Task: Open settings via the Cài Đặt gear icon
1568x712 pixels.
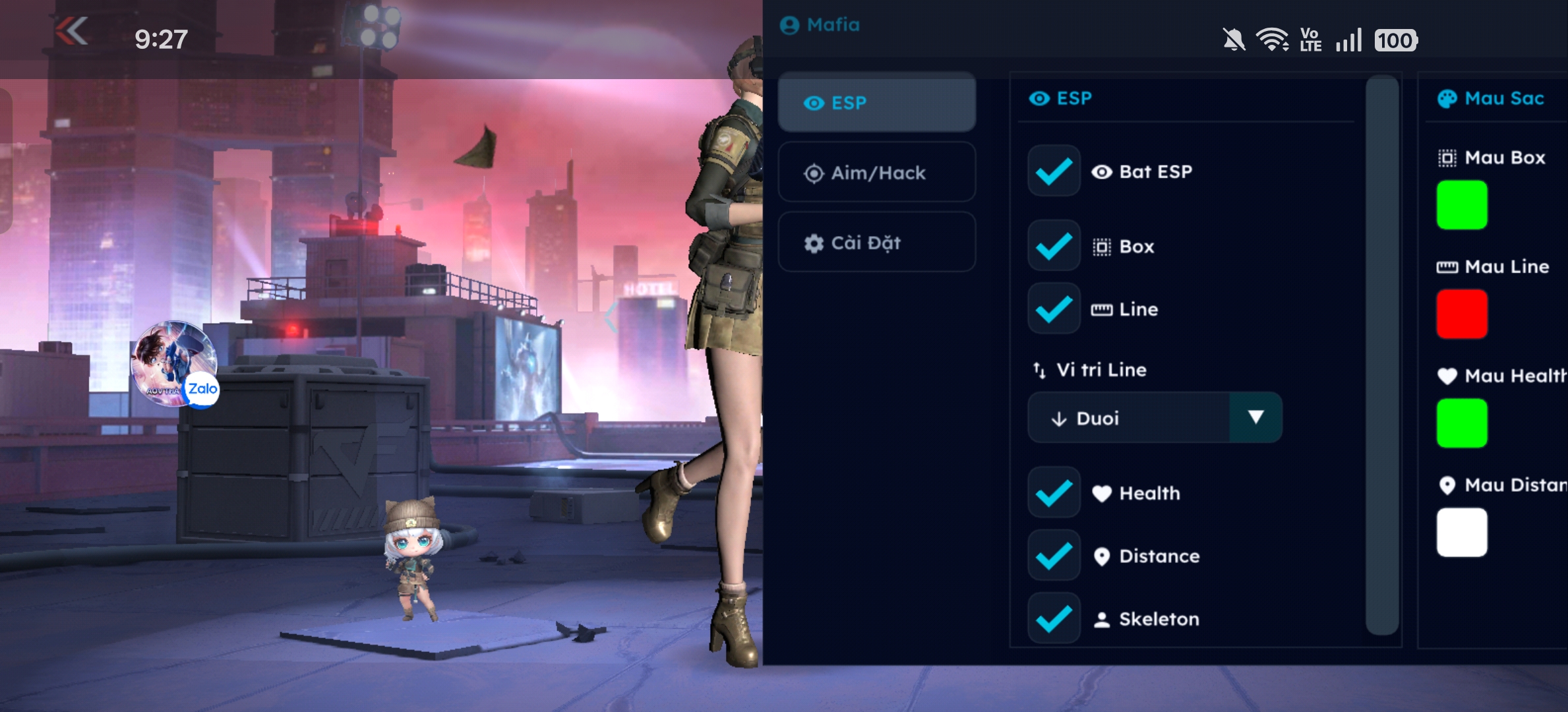Action: coord(814,243)
